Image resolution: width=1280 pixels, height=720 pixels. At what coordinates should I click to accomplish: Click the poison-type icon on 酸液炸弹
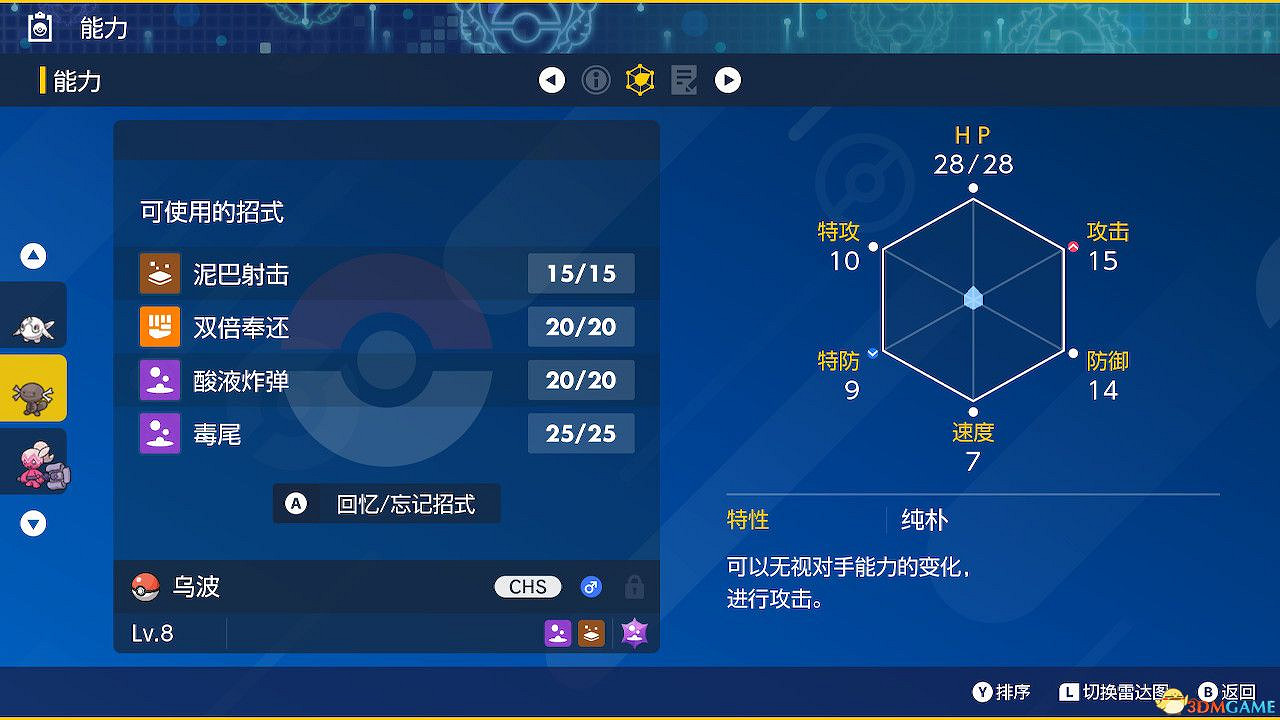point(159,380)
